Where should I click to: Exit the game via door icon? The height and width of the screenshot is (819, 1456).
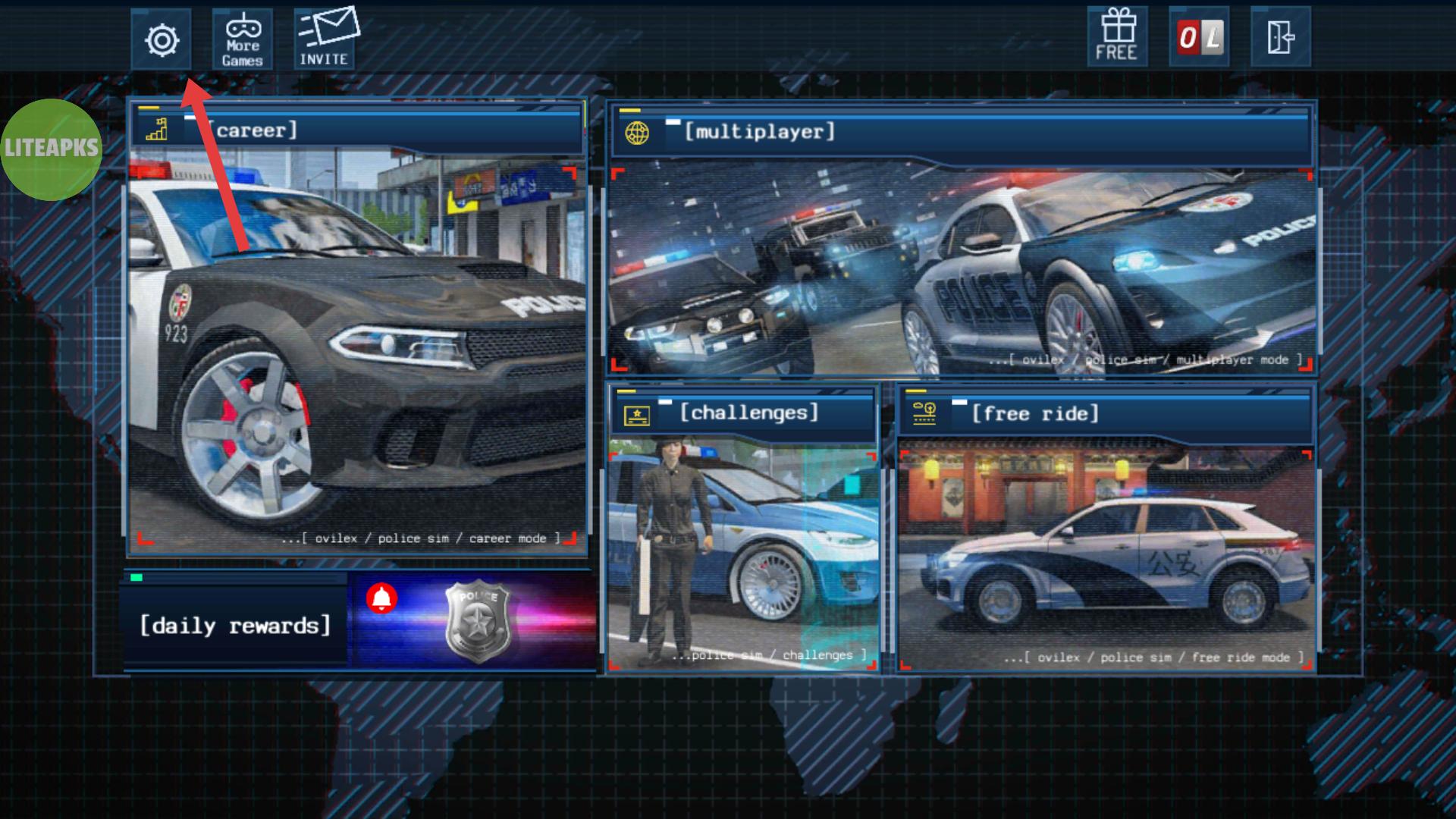[1280, 37]
